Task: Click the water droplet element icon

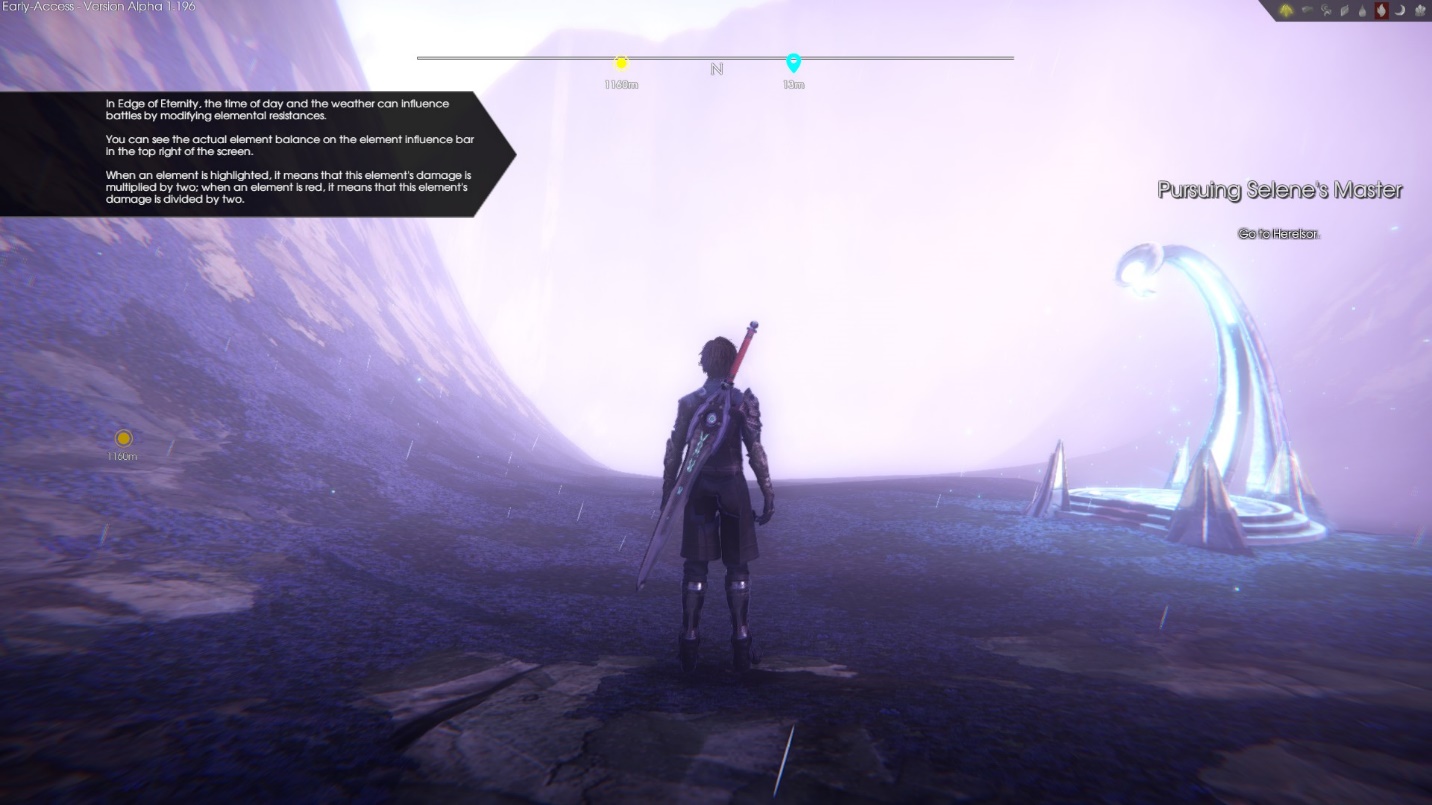Action: pyautogui.click(x=1362, y=11)
